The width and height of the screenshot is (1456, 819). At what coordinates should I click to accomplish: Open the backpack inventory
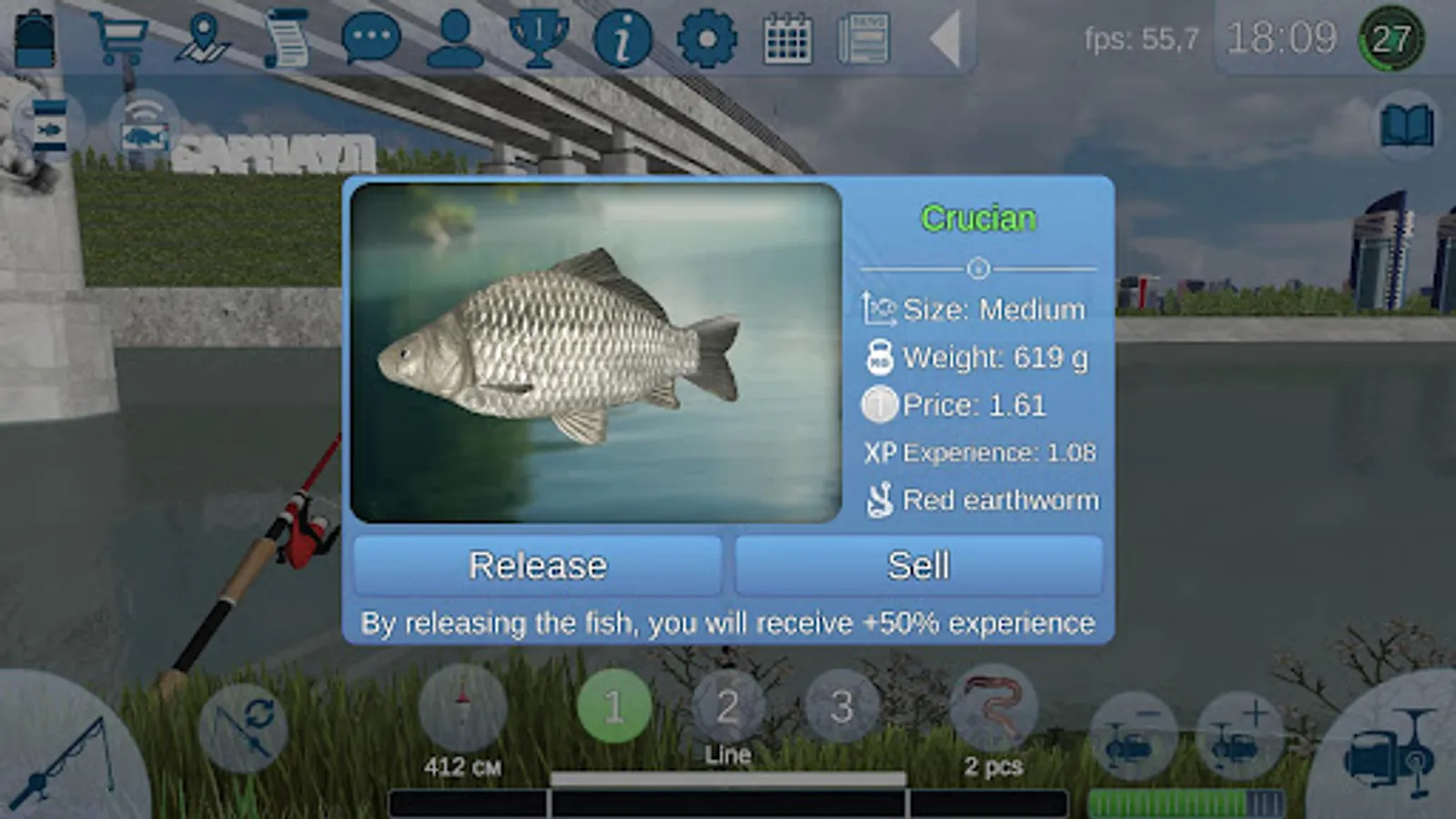pyautogui.click(x=34, y=36)
